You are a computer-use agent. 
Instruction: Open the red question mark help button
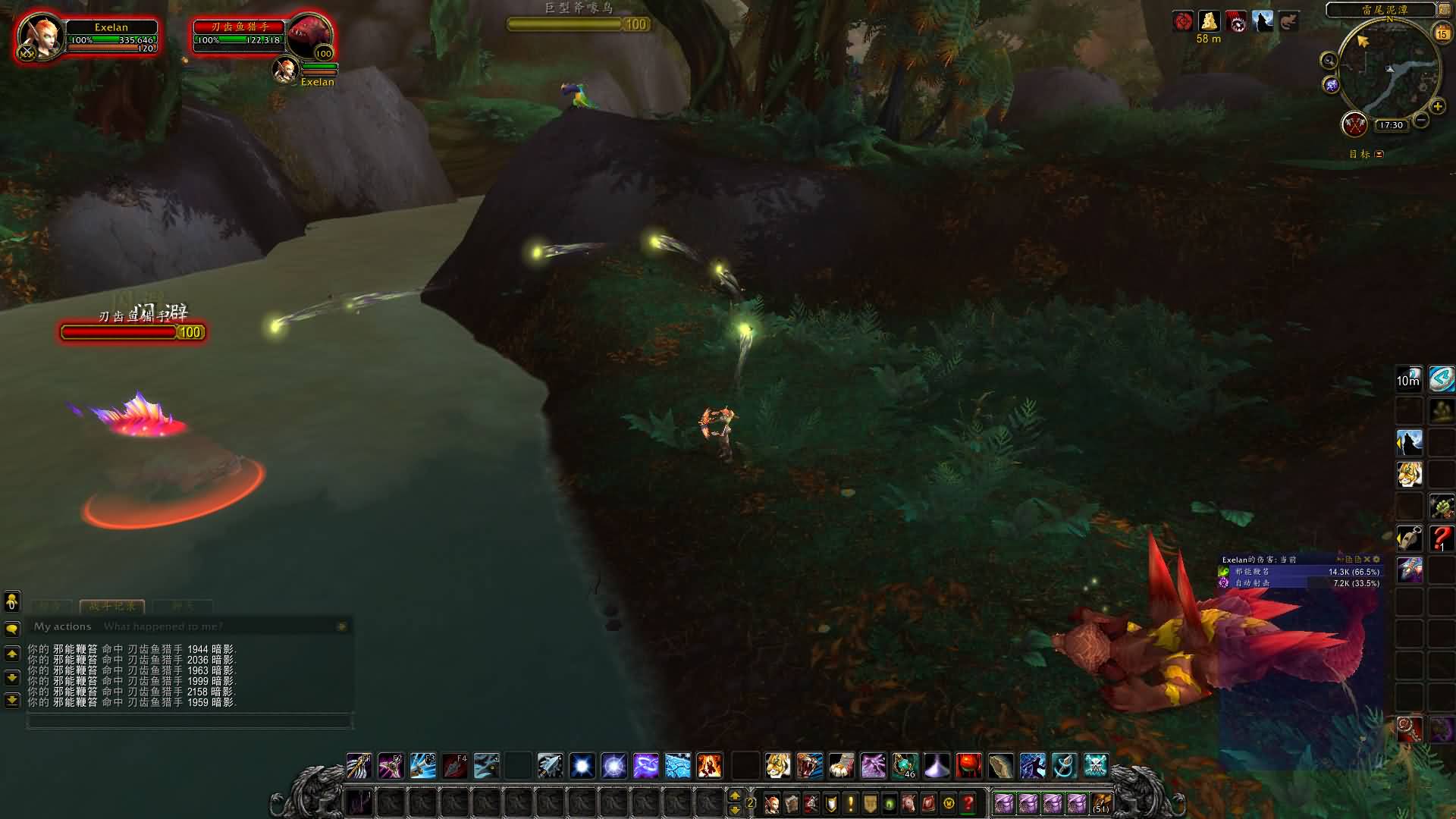(x=968, y=803)
